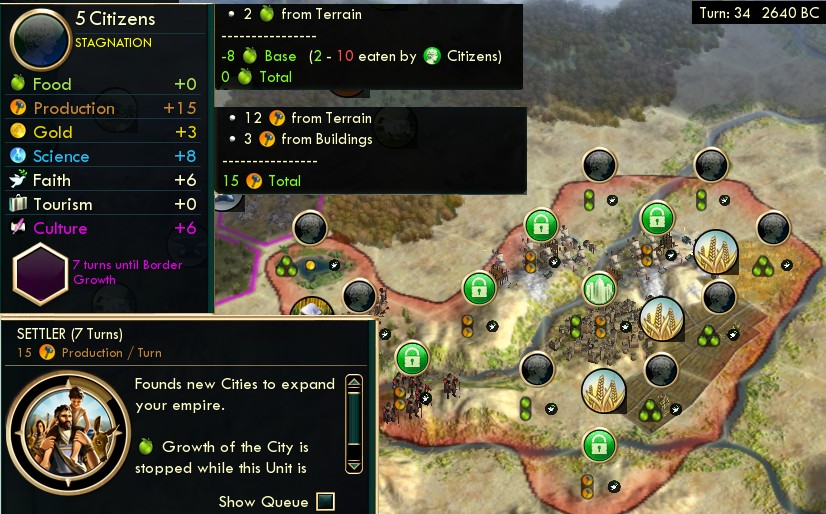The height and width of the screenshot is (514, 826).
Task: Click the description scrollbar's up arrow
Action: tap(353, 383)
